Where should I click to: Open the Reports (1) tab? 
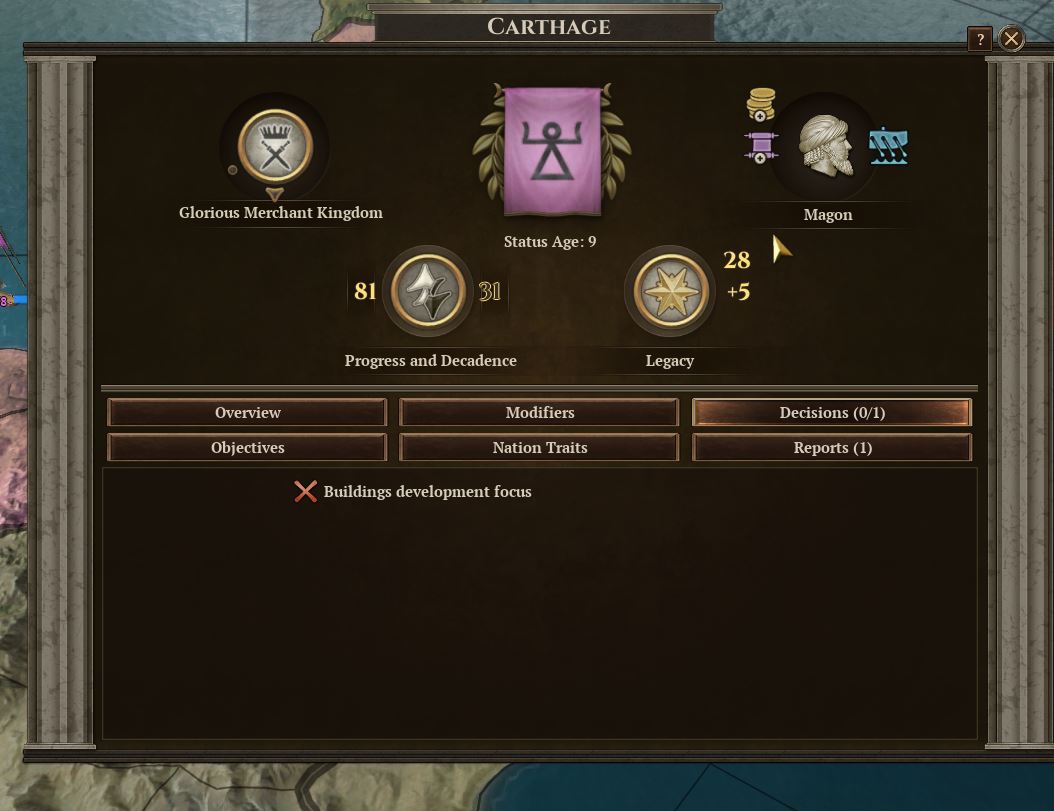click(x=831, y=448)
